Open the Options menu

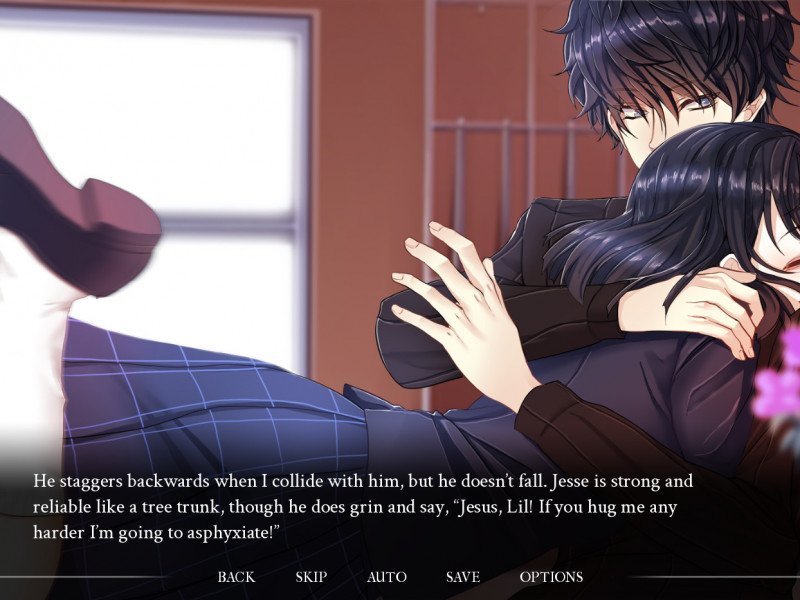[551, 577]
